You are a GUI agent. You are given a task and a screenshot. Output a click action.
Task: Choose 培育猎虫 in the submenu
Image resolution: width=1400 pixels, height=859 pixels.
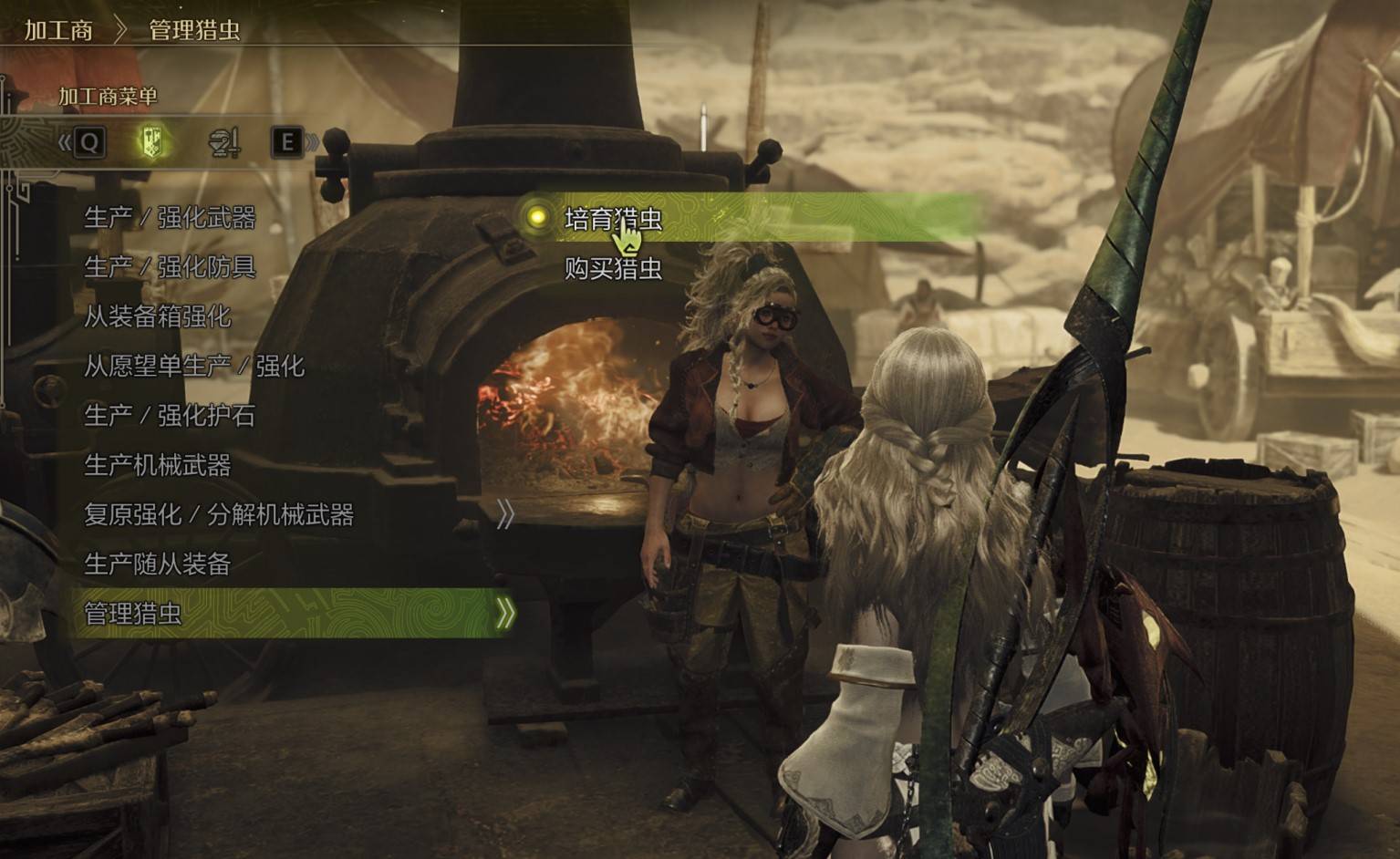(x=613, y=219)
